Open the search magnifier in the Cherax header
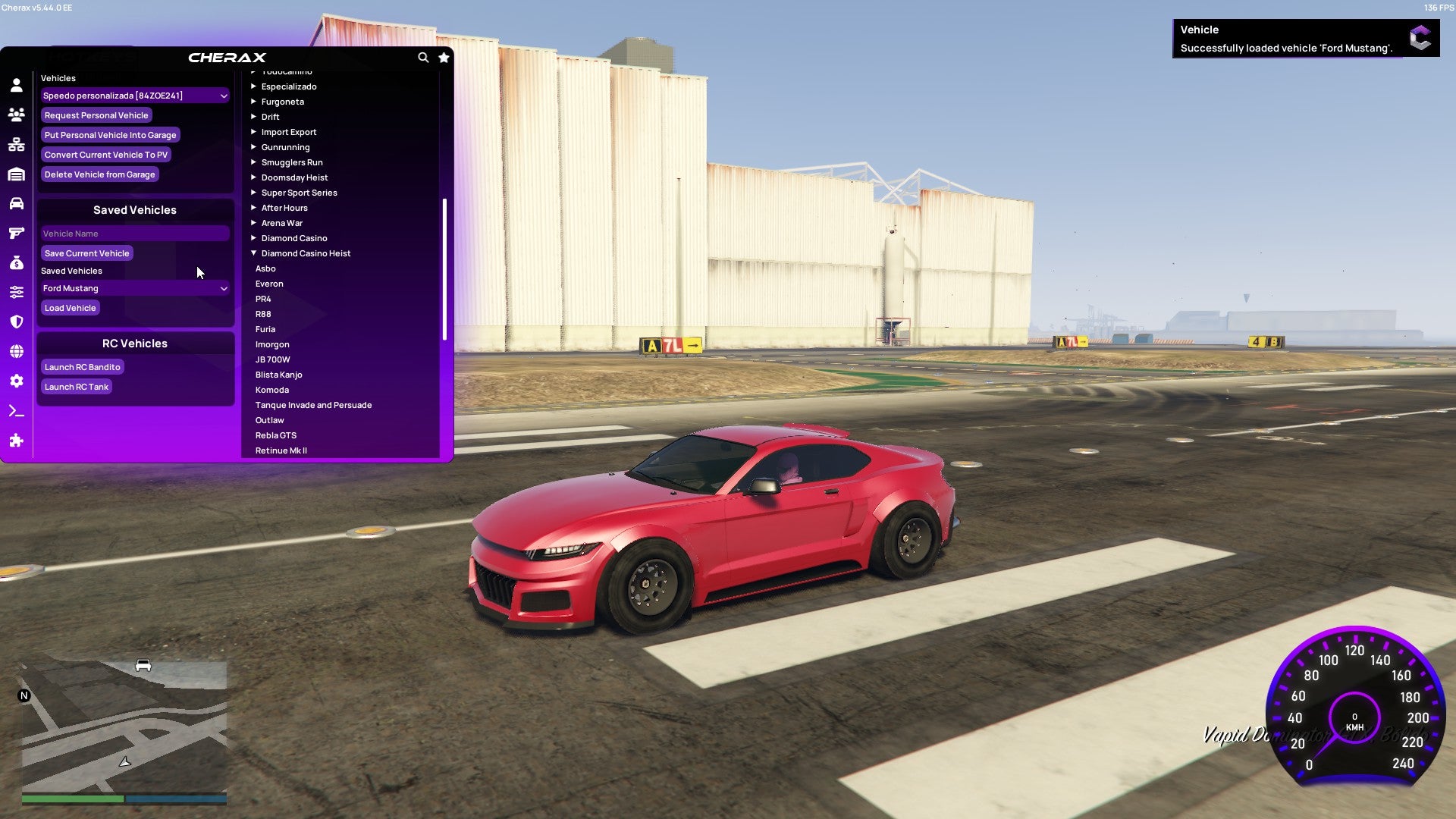Screen dimensions: 1456x819 click(423, 57)
